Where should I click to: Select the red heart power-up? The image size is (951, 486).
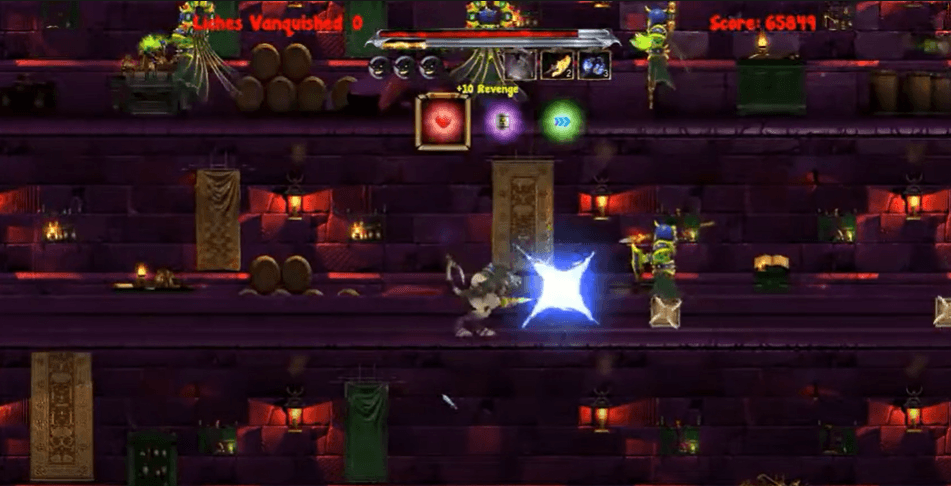coord(442,122)
